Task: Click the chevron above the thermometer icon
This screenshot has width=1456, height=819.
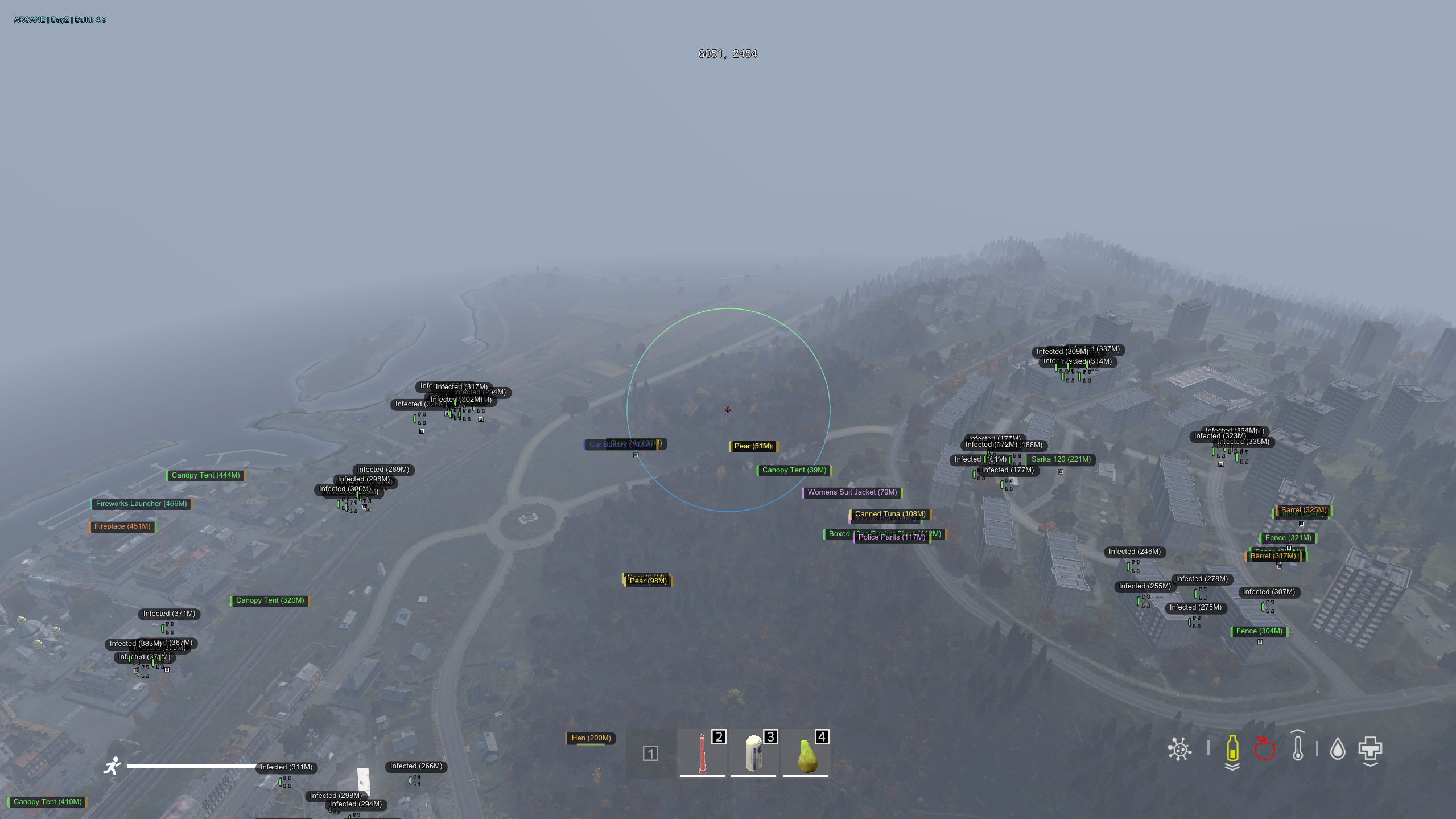Action: tap(1298, 731)
